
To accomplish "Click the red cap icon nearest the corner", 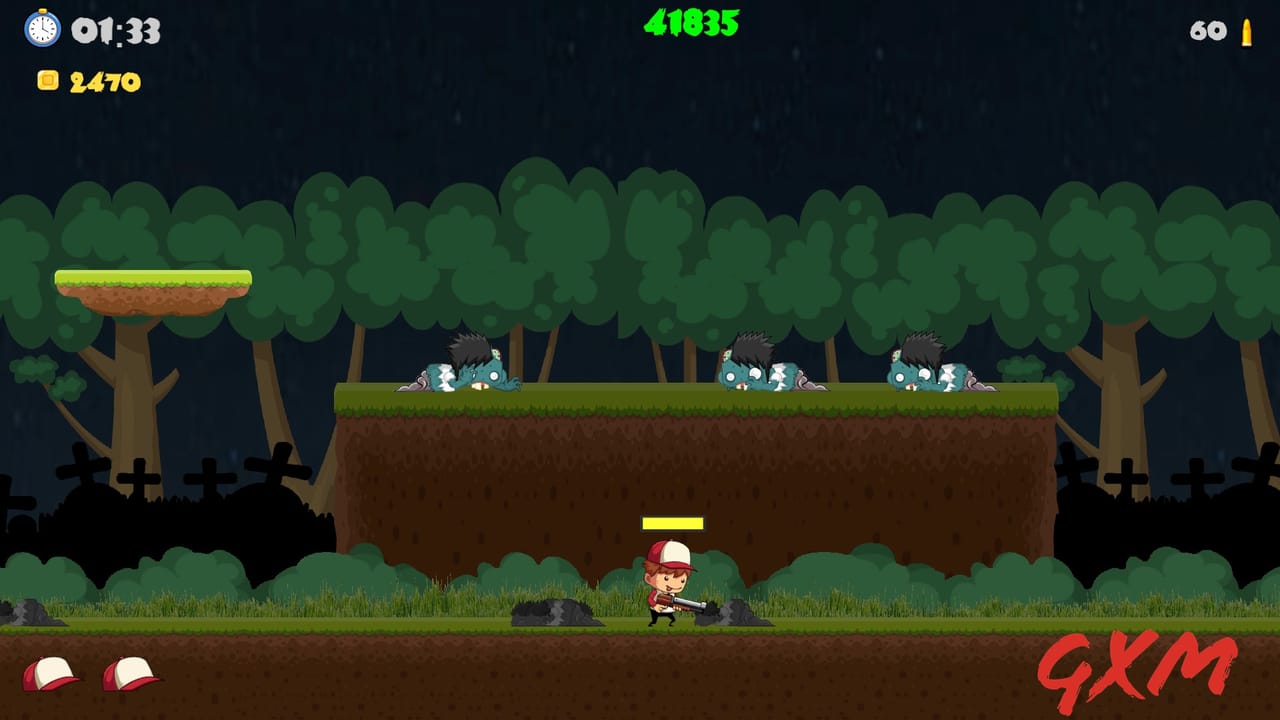I will [50, 673].
